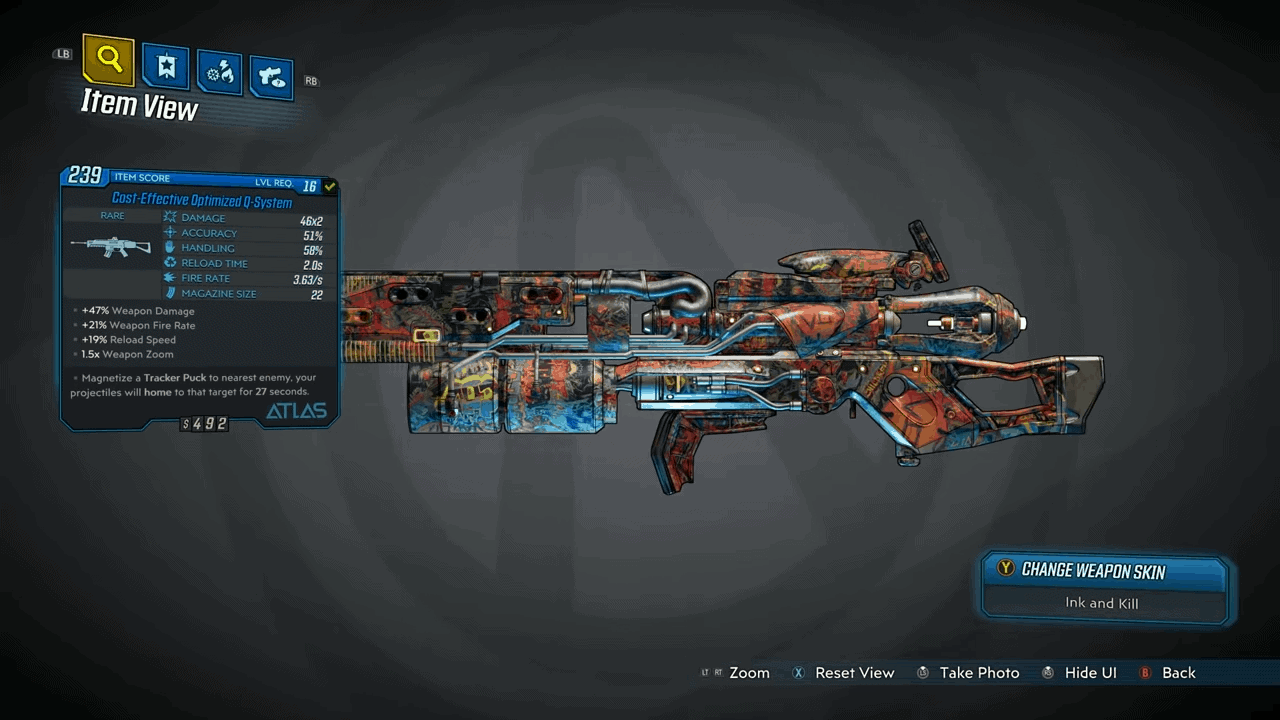The image size is (1280, 720).
Task: Expand the RB bumper tab switcher
Action: coord(311,81)
